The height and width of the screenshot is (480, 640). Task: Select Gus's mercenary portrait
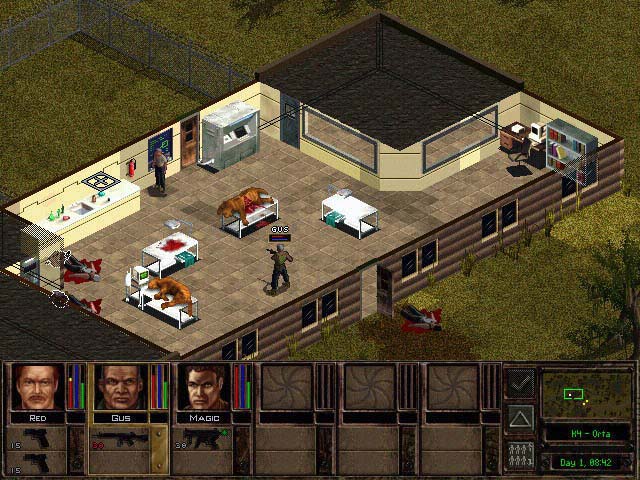pyautogui.click(x=121, y=387)
